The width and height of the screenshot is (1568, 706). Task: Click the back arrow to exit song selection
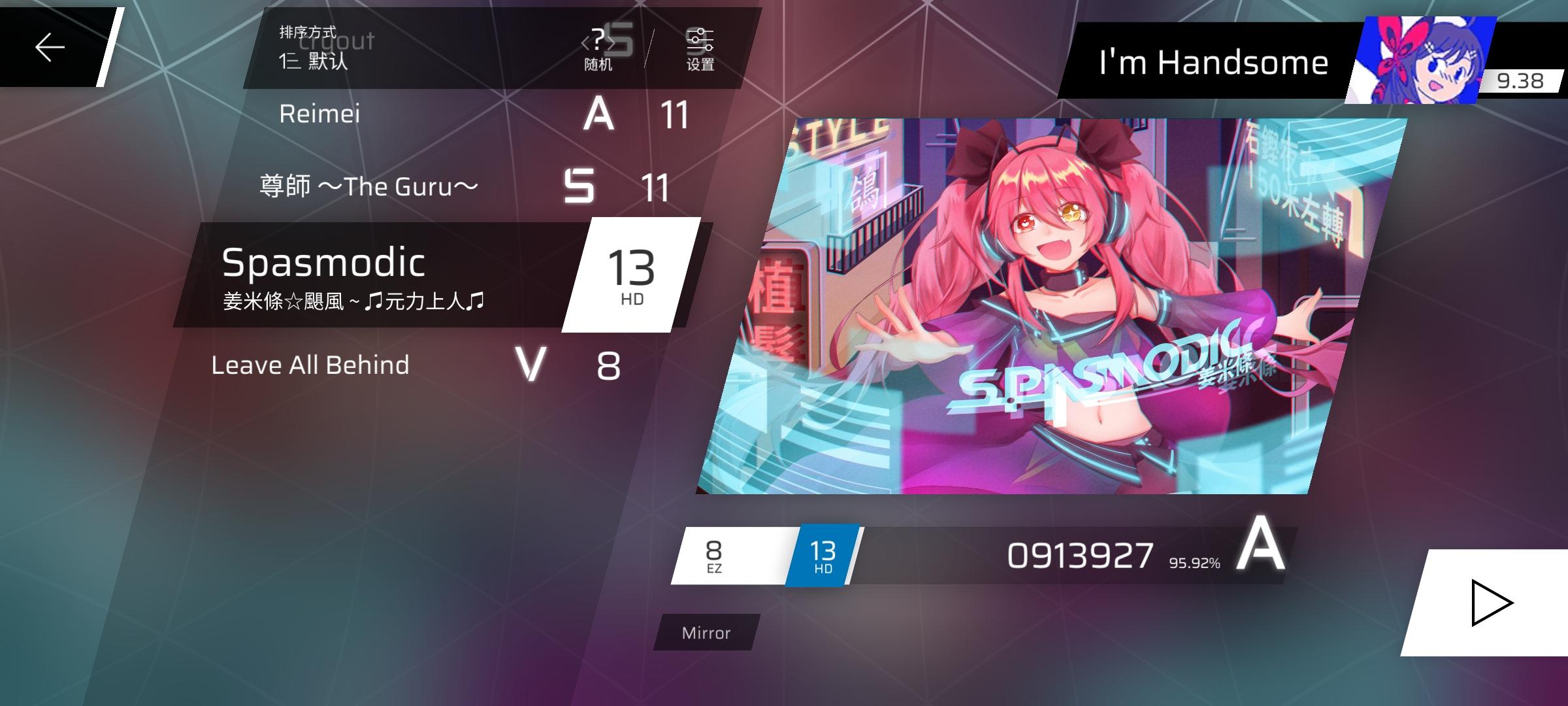tap(49, 47)
